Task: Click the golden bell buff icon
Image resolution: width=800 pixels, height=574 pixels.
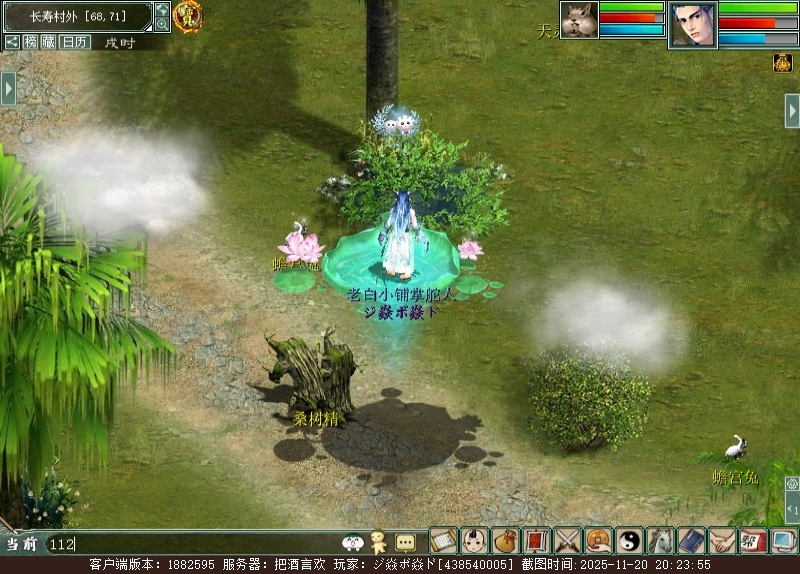Action: [x=782, y=62]
